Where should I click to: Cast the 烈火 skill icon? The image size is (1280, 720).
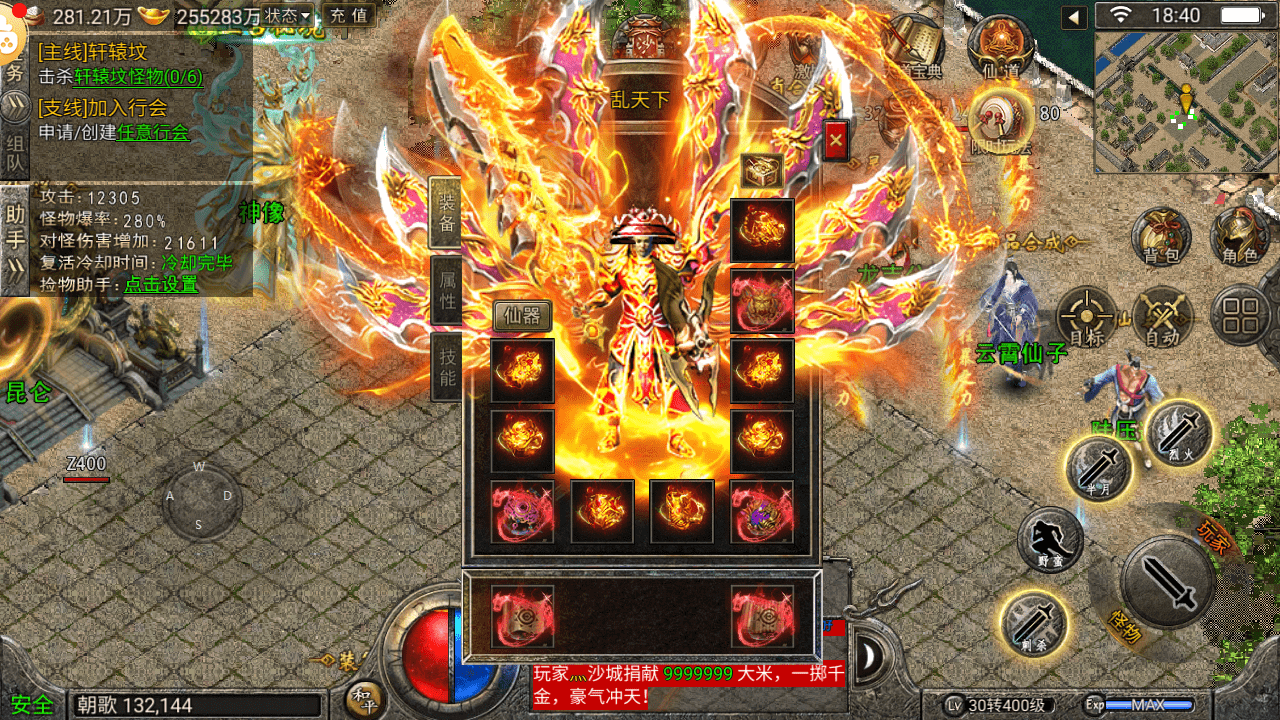pyautogui.click(x=1182, y=433)
